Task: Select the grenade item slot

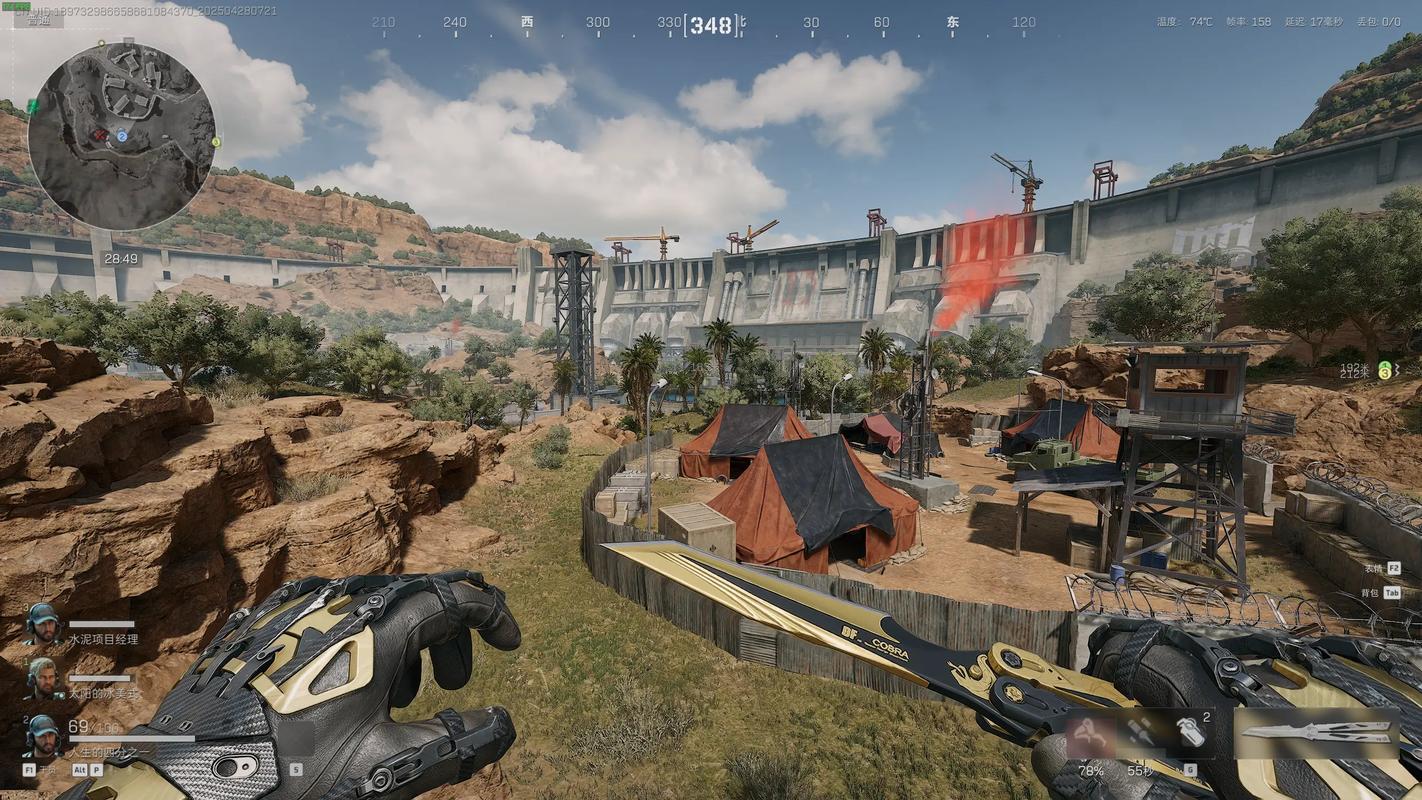Action: [1190, 733]
